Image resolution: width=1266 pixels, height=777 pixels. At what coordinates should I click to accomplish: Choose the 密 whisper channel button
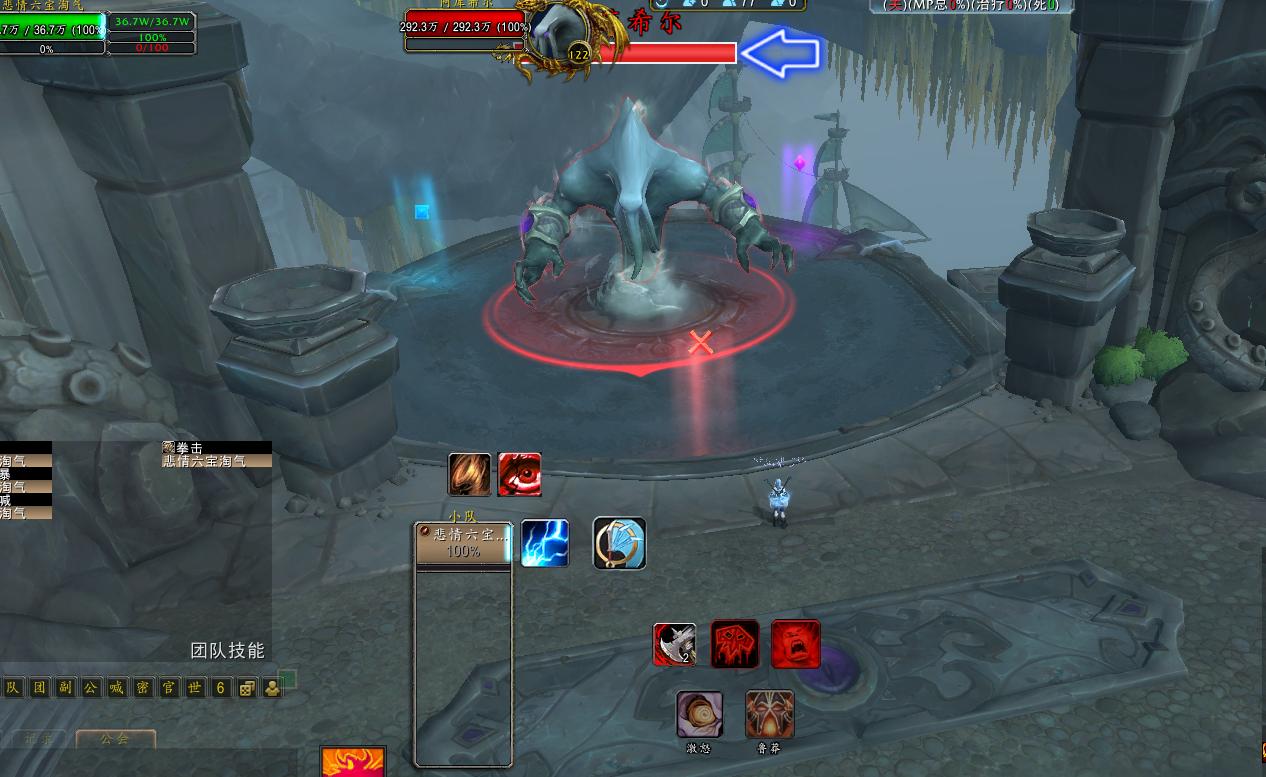(x=143, y=688)
